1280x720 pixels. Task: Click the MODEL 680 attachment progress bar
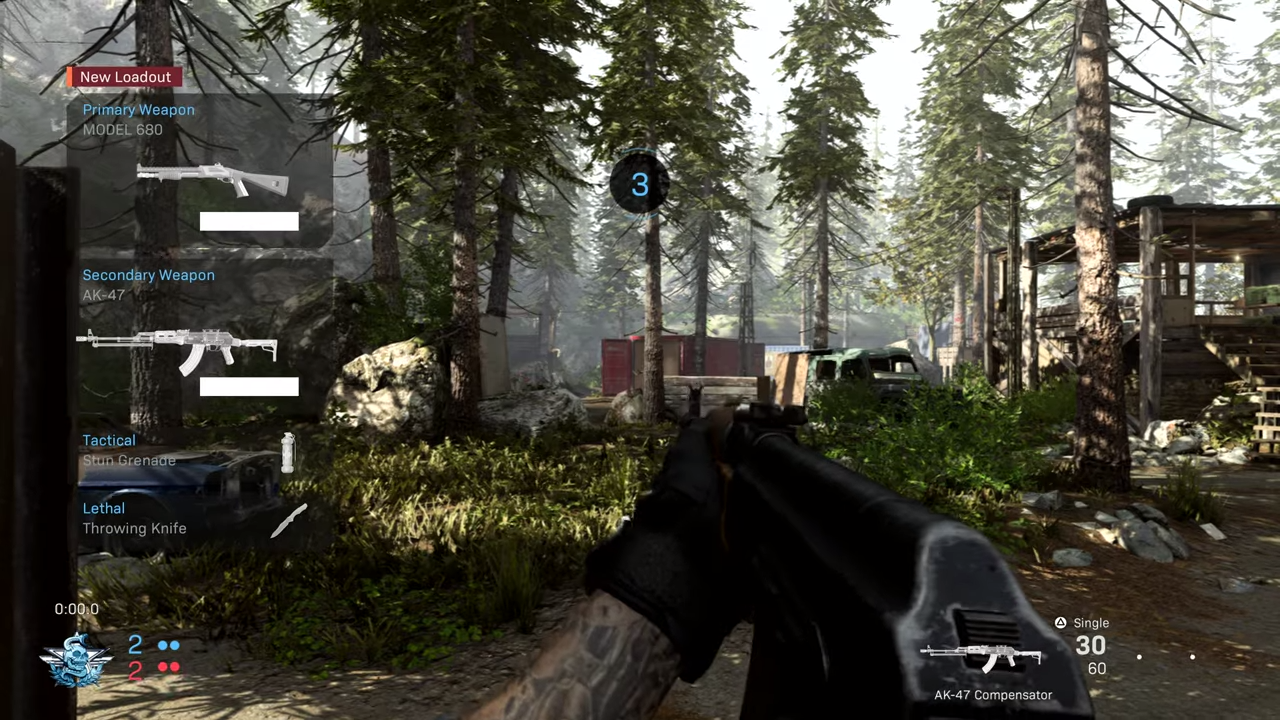pos(248,221)
